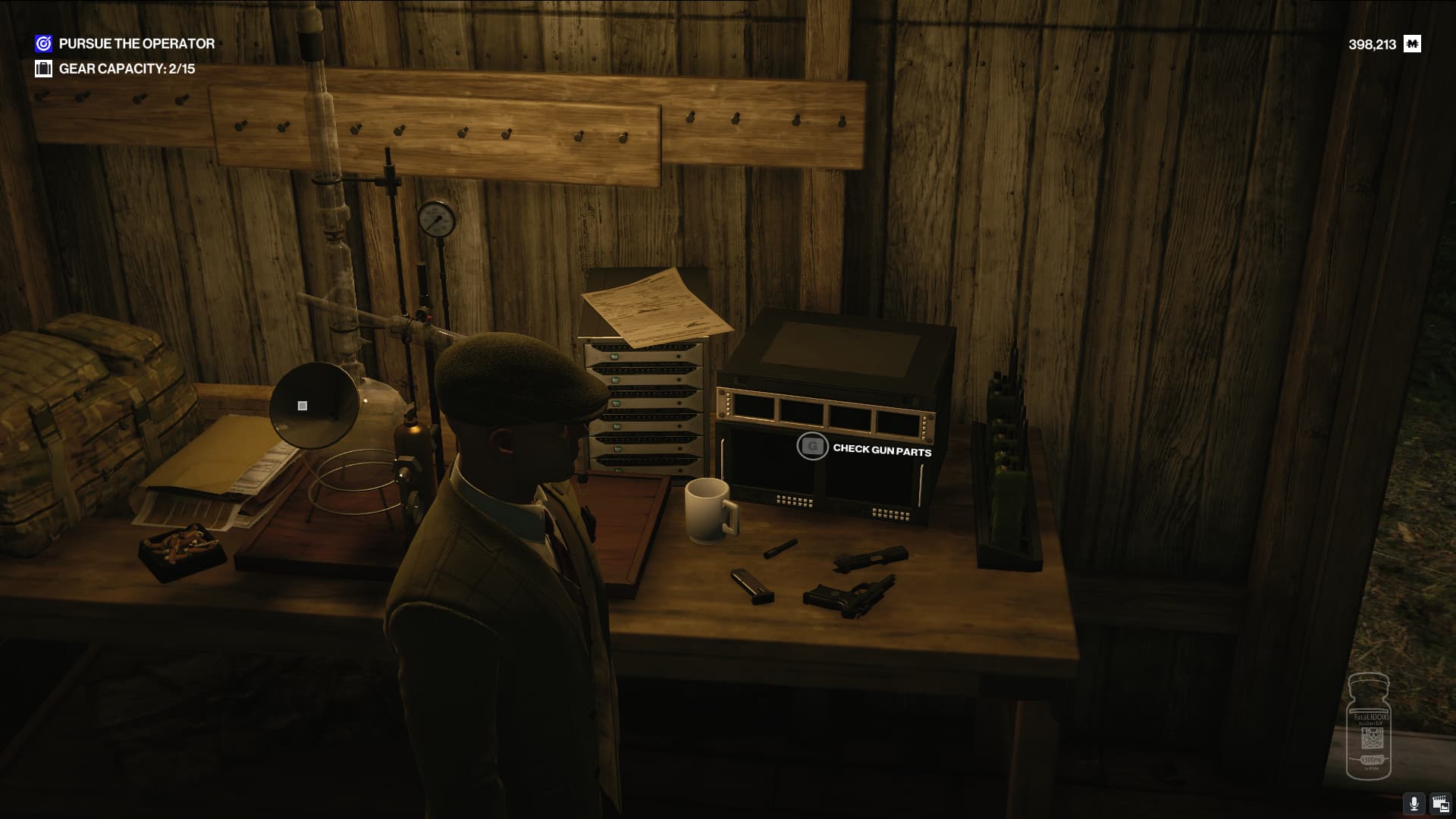
Task: Open the capture gallery overlay button
Action: (1440, 804)
